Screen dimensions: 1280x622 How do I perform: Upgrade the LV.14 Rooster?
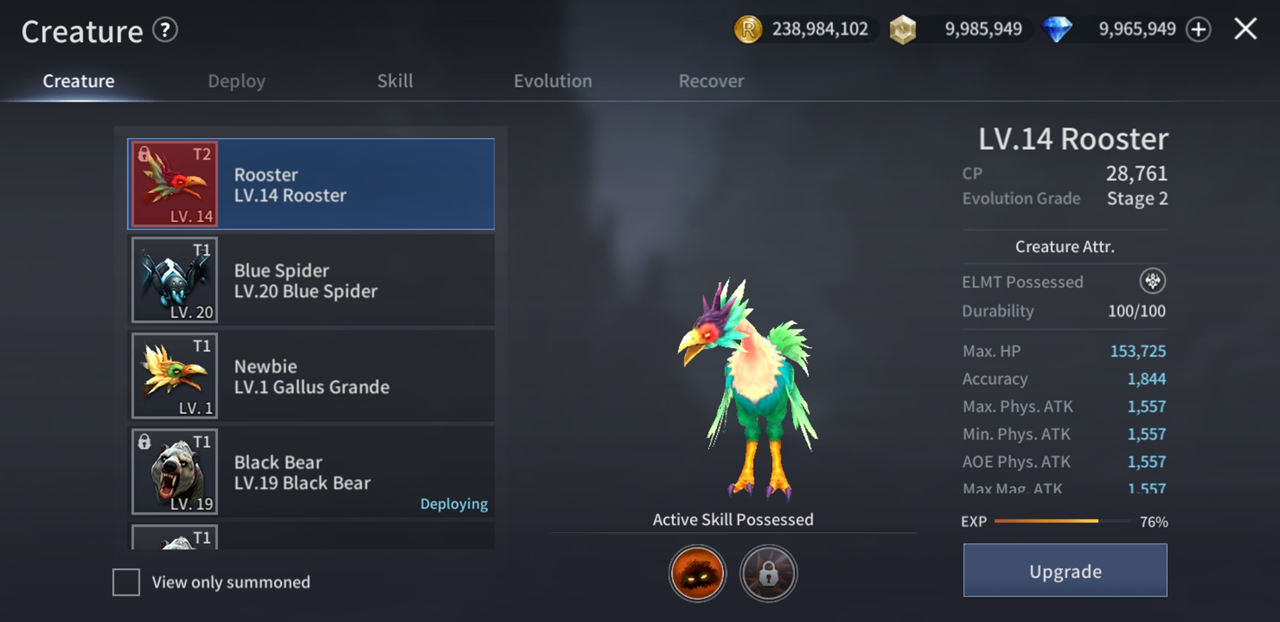pyautogui.click(x=1065, y=571)
